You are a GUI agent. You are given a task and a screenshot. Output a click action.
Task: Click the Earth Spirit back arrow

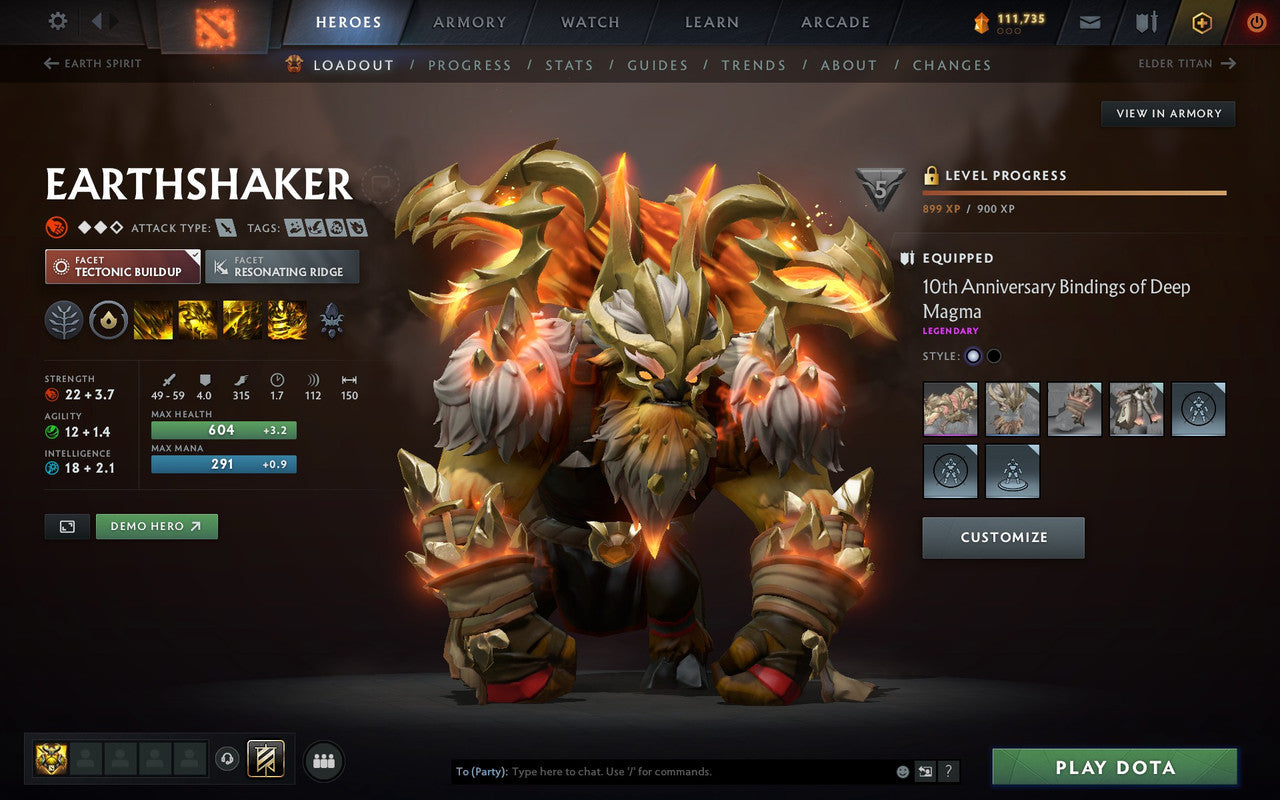[49, 63]
